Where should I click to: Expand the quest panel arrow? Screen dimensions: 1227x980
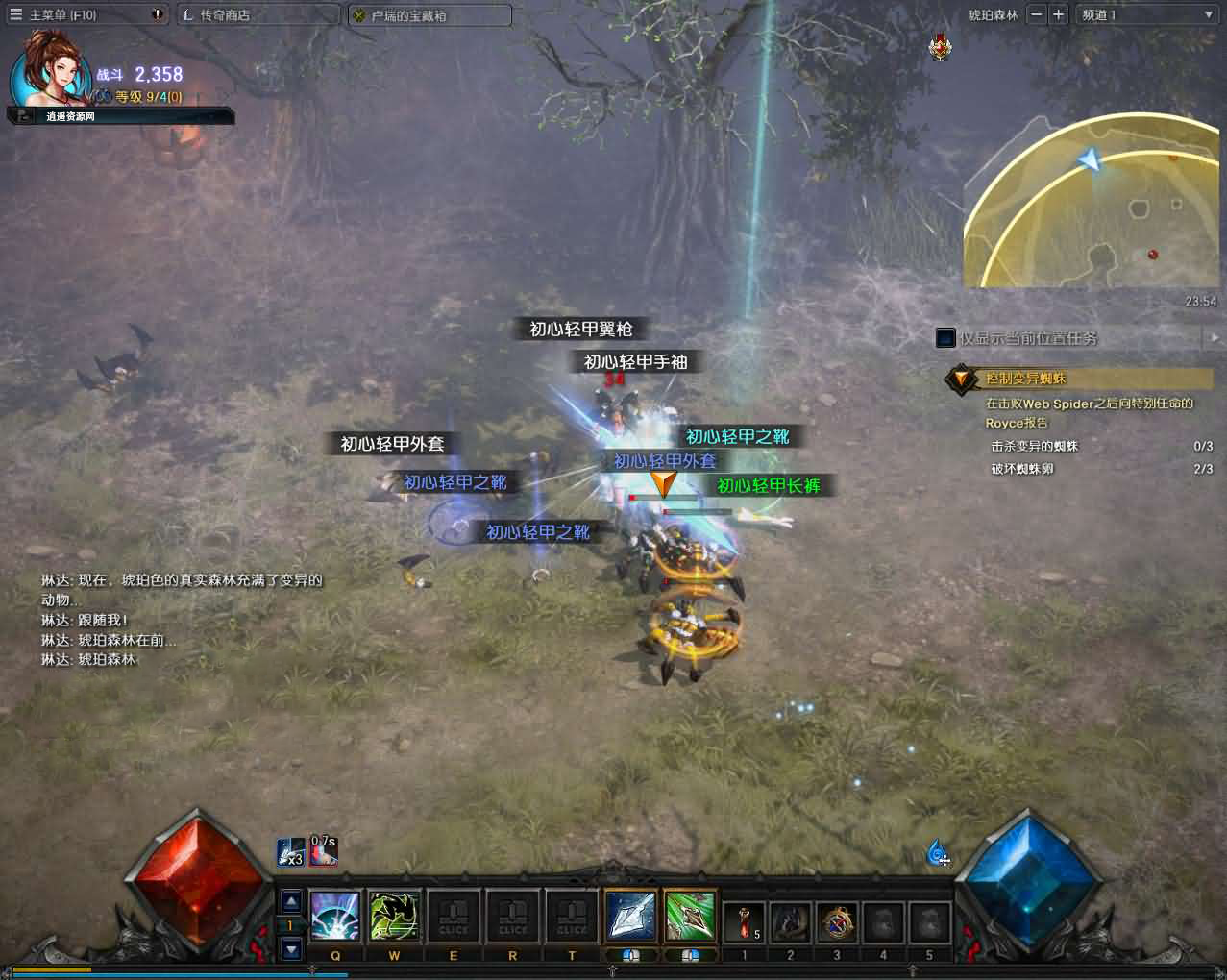click(x=1214, y=338)
